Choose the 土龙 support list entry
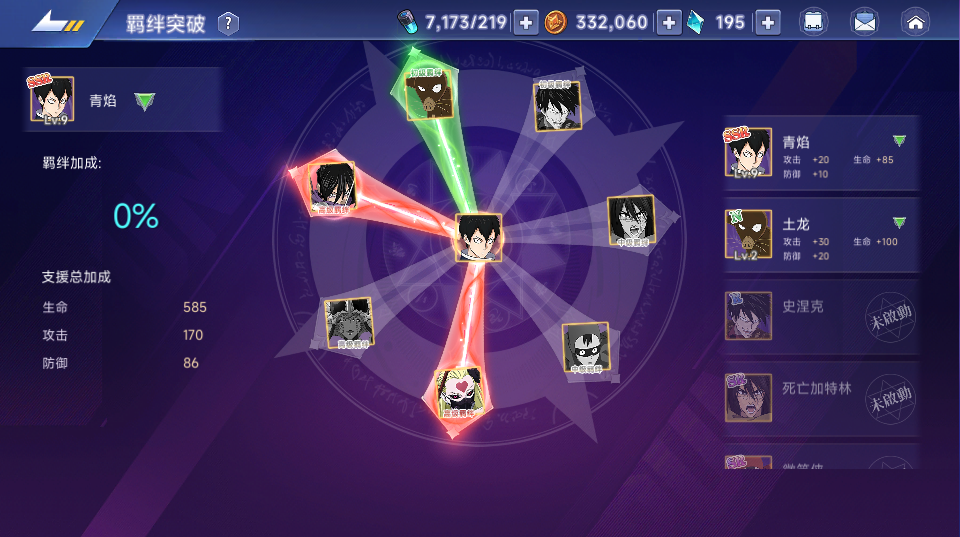Screen dimensions: 960x537 click(820, 235)
